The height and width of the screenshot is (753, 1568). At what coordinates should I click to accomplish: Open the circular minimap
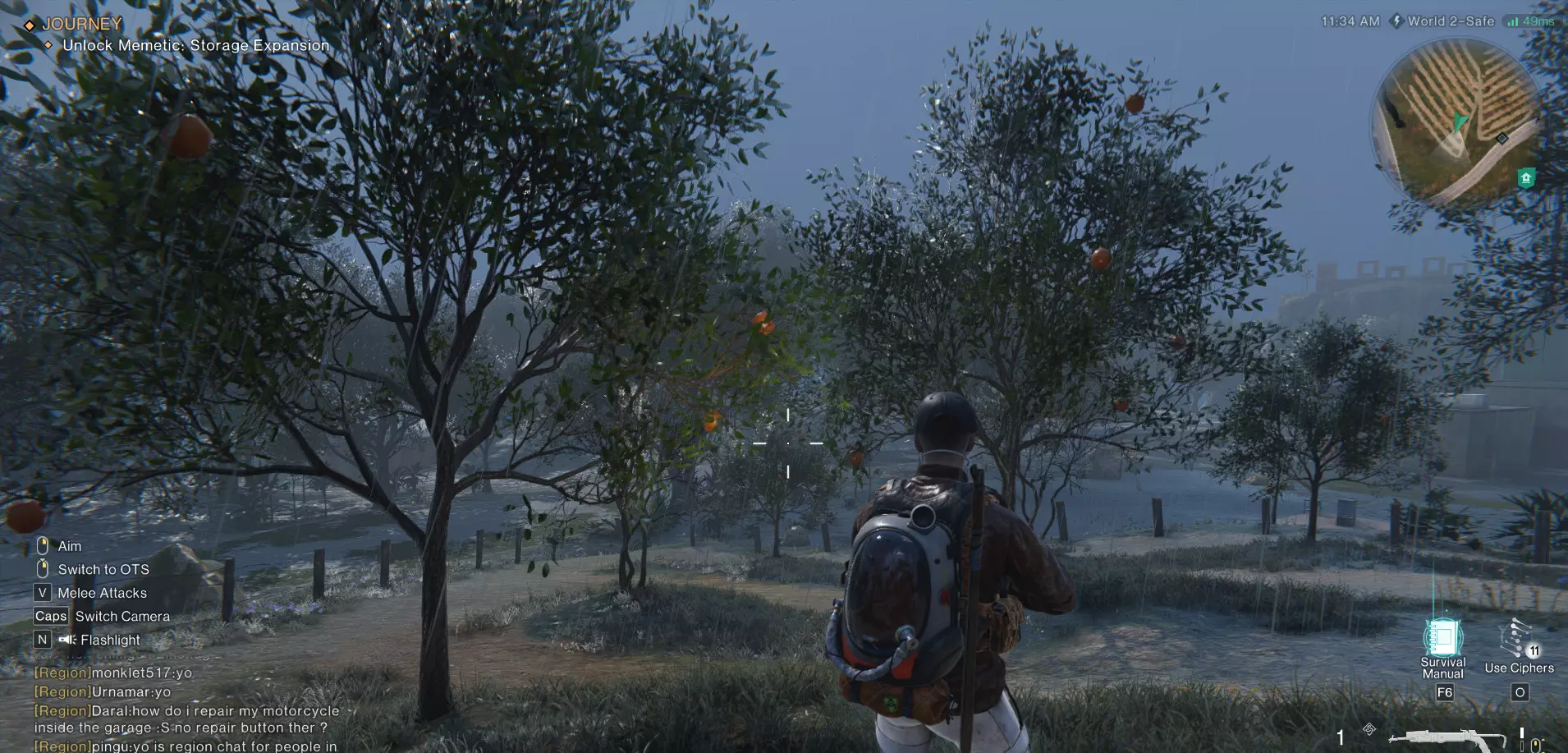click(1454, 122)
